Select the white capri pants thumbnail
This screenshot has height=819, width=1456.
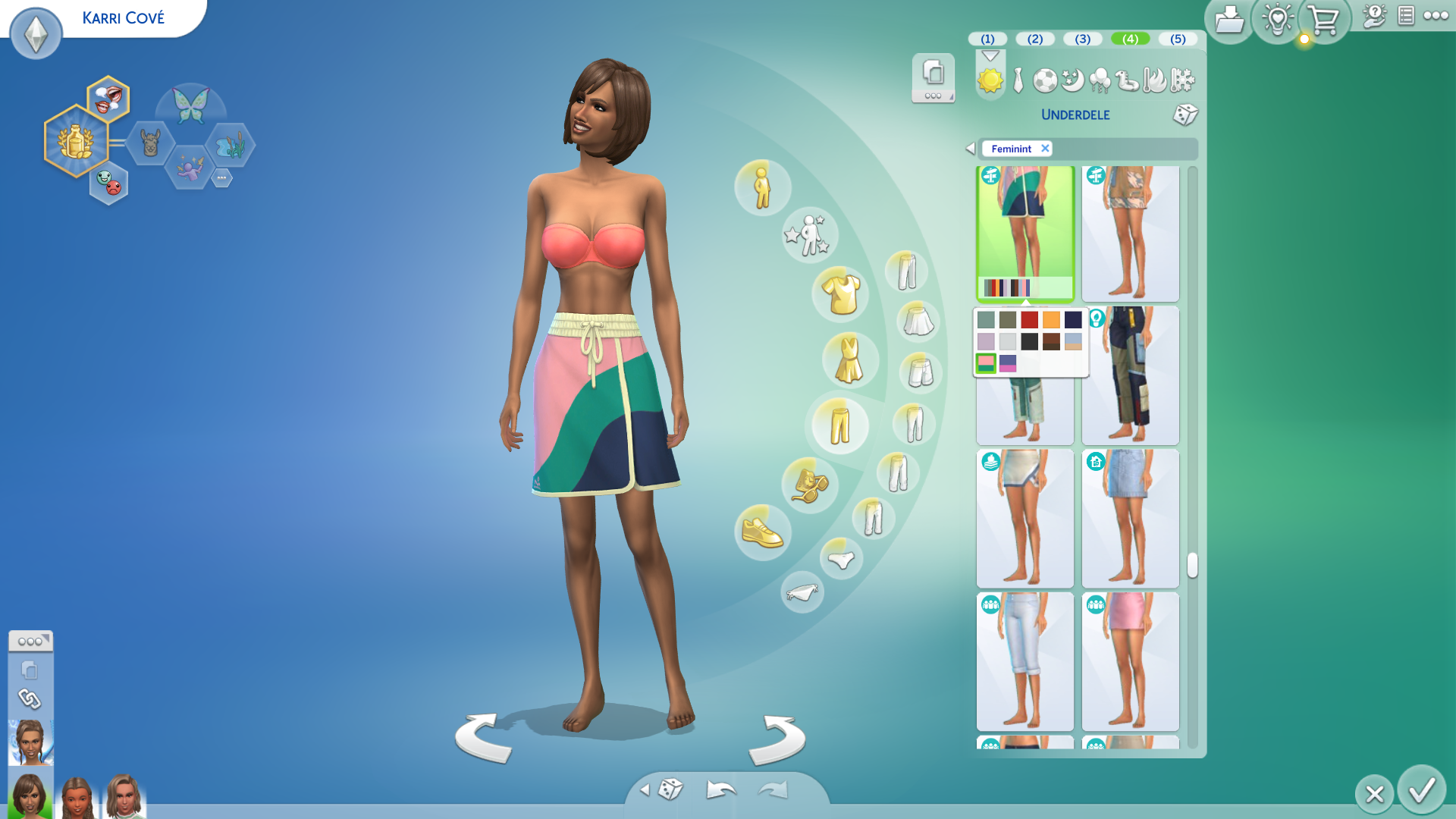tap(1025, 661)
